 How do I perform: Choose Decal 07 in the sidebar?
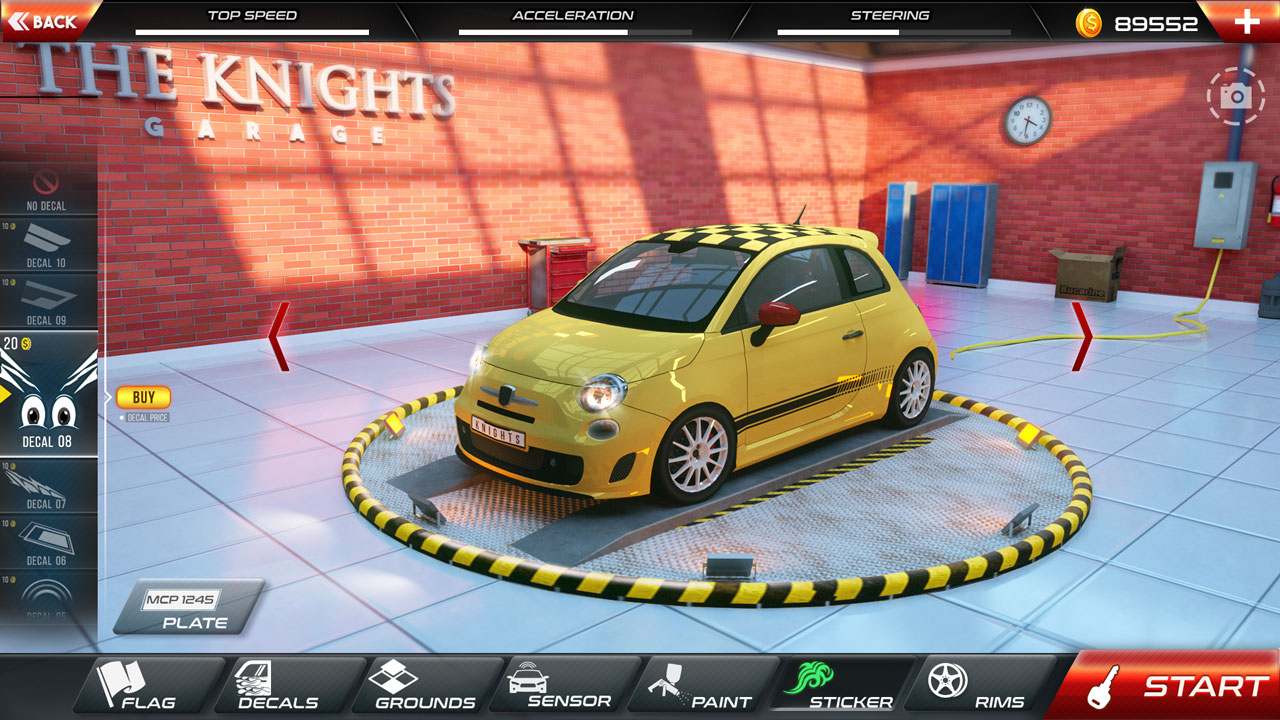pyautogui.click(x=48, y=487)
